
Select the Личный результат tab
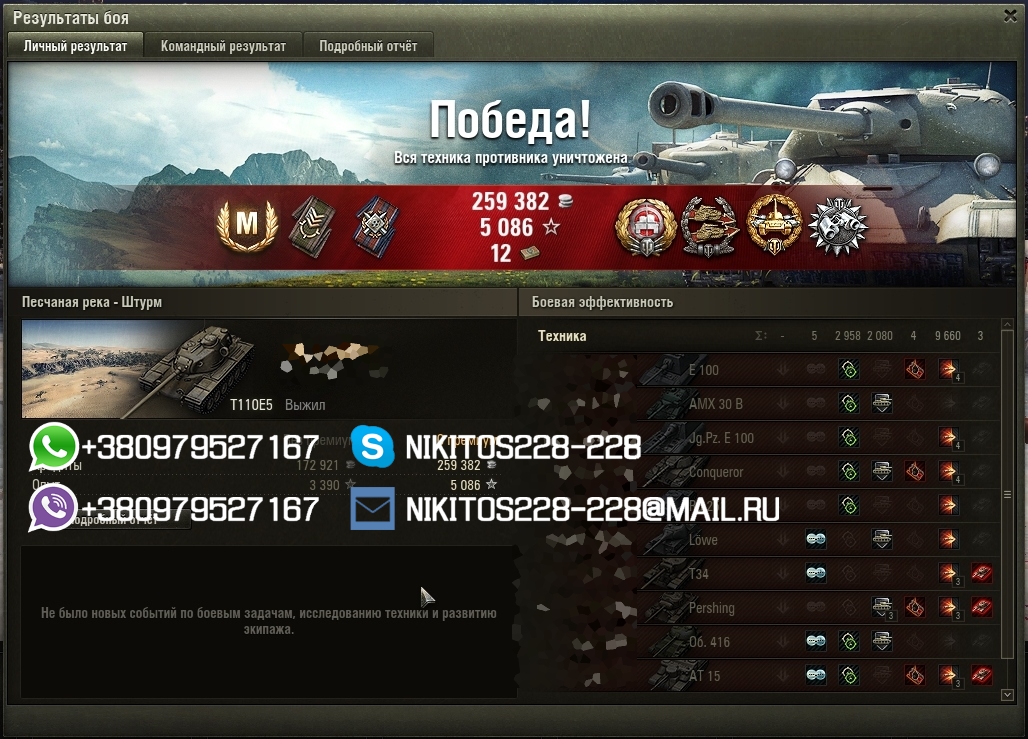click(75, 46)
